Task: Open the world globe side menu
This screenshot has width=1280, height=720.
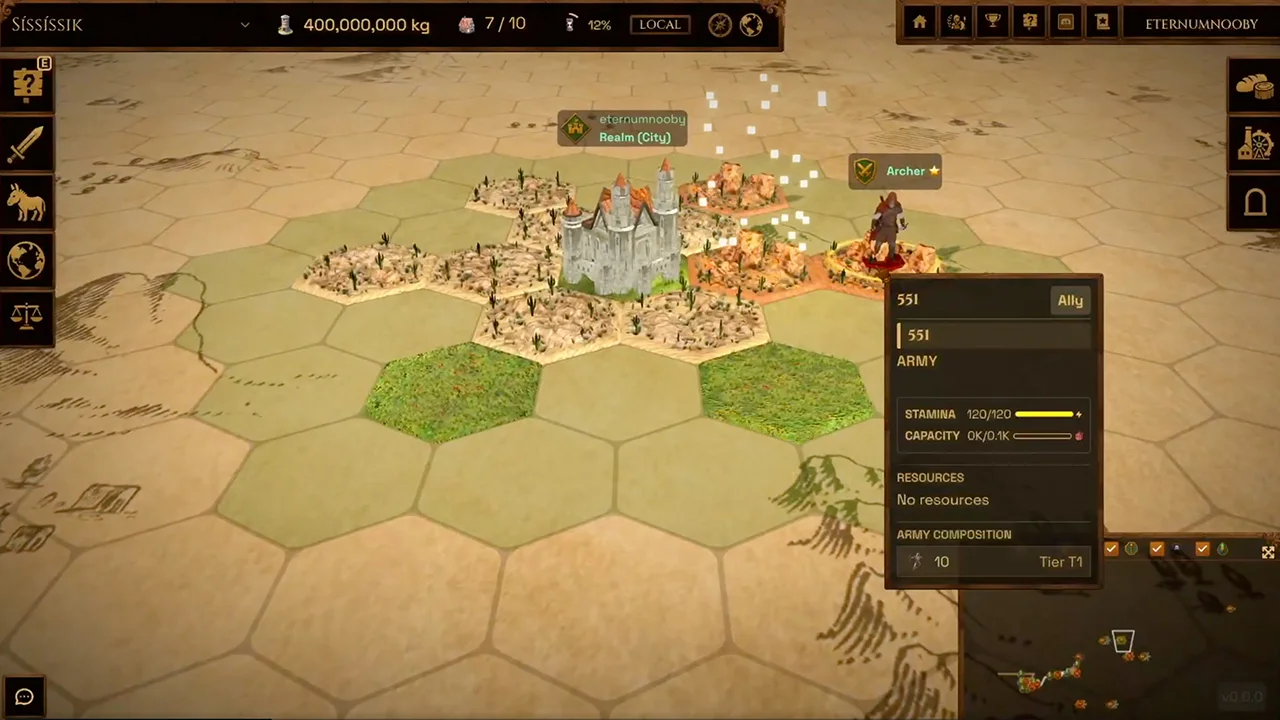Action: pos(27,261)
